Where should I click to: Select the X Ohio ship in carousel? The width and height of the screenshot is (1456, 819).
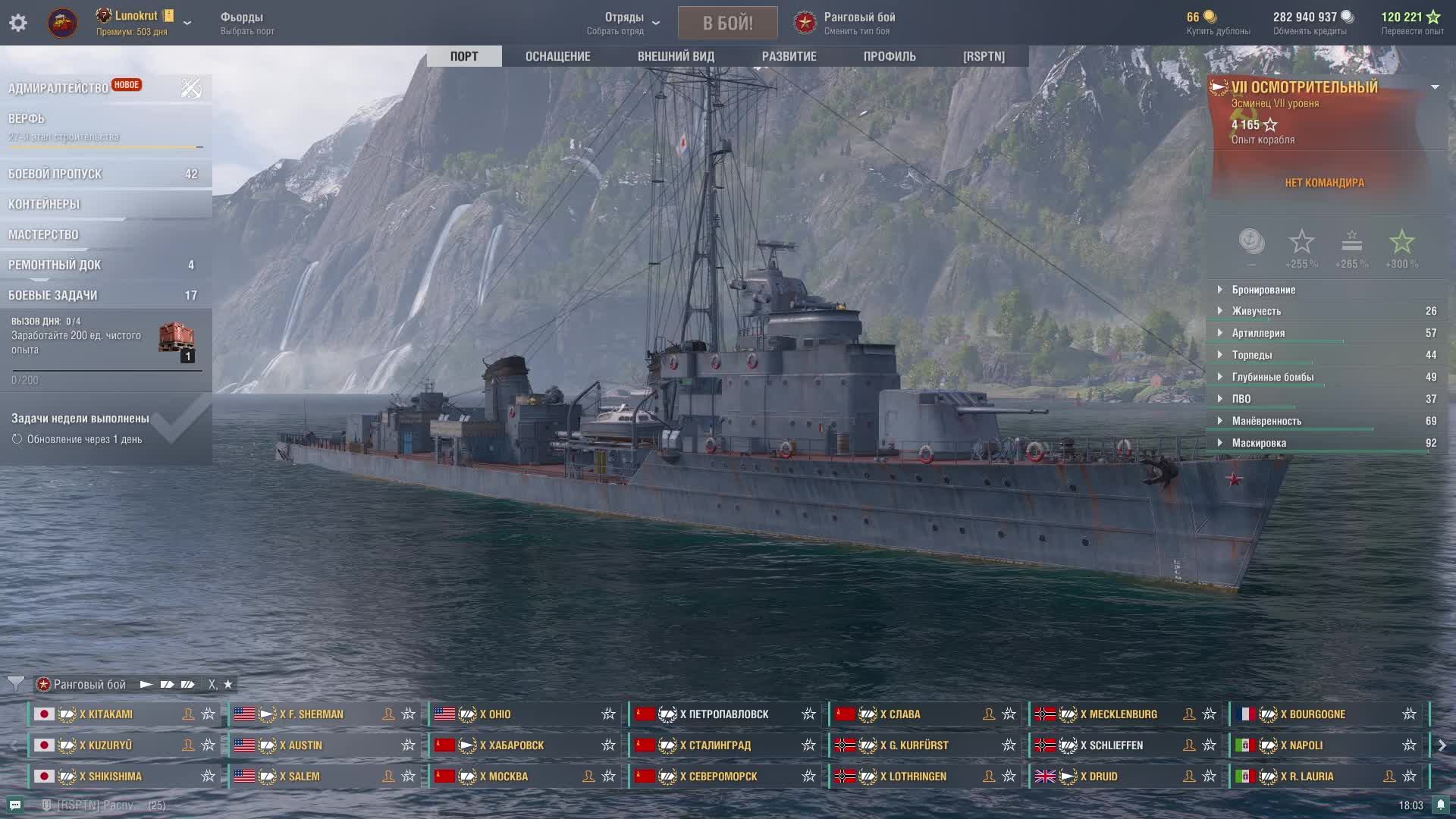point(523,714)
